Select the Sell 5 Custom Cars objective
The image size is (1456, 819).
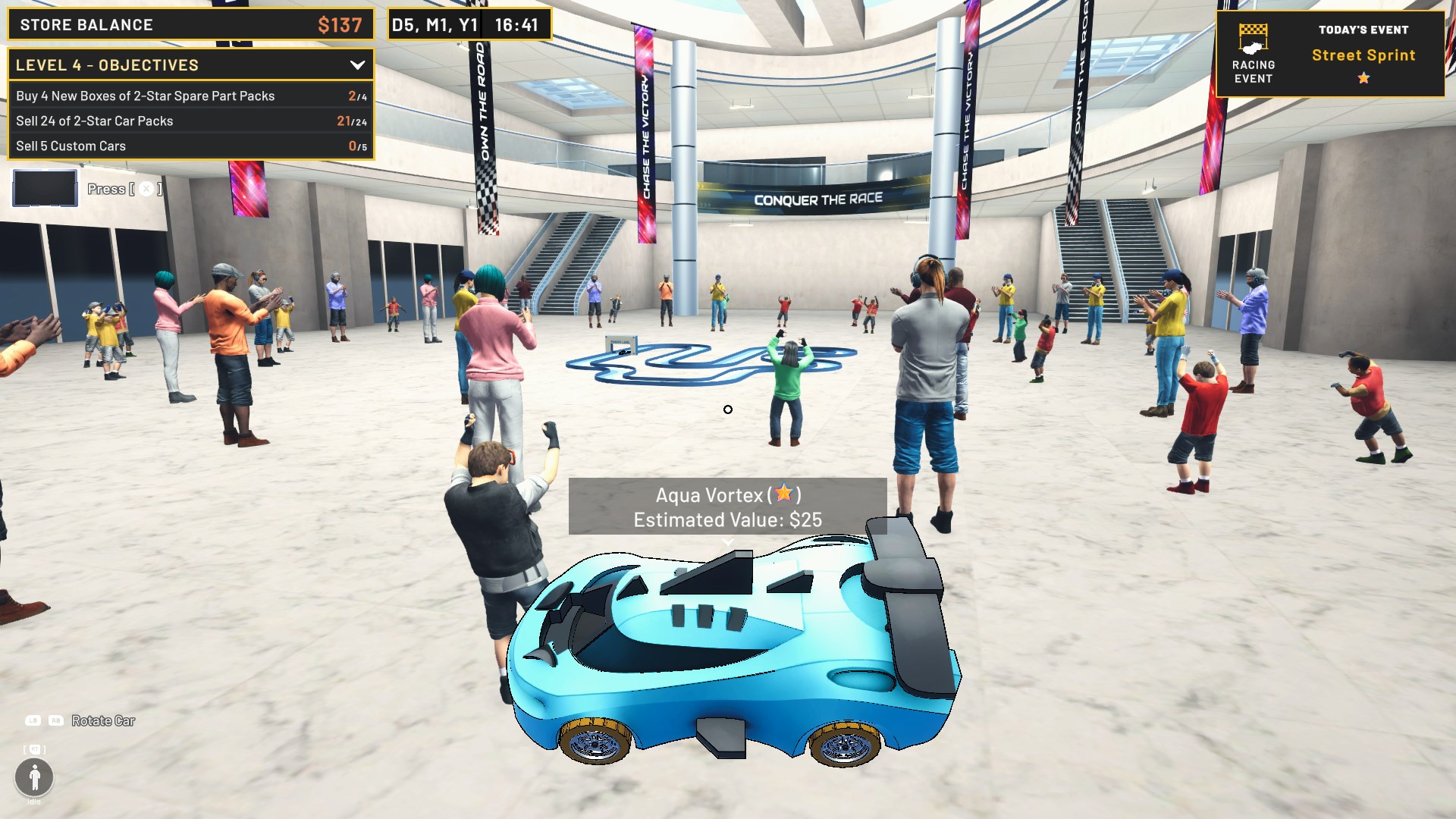(71, 146)
